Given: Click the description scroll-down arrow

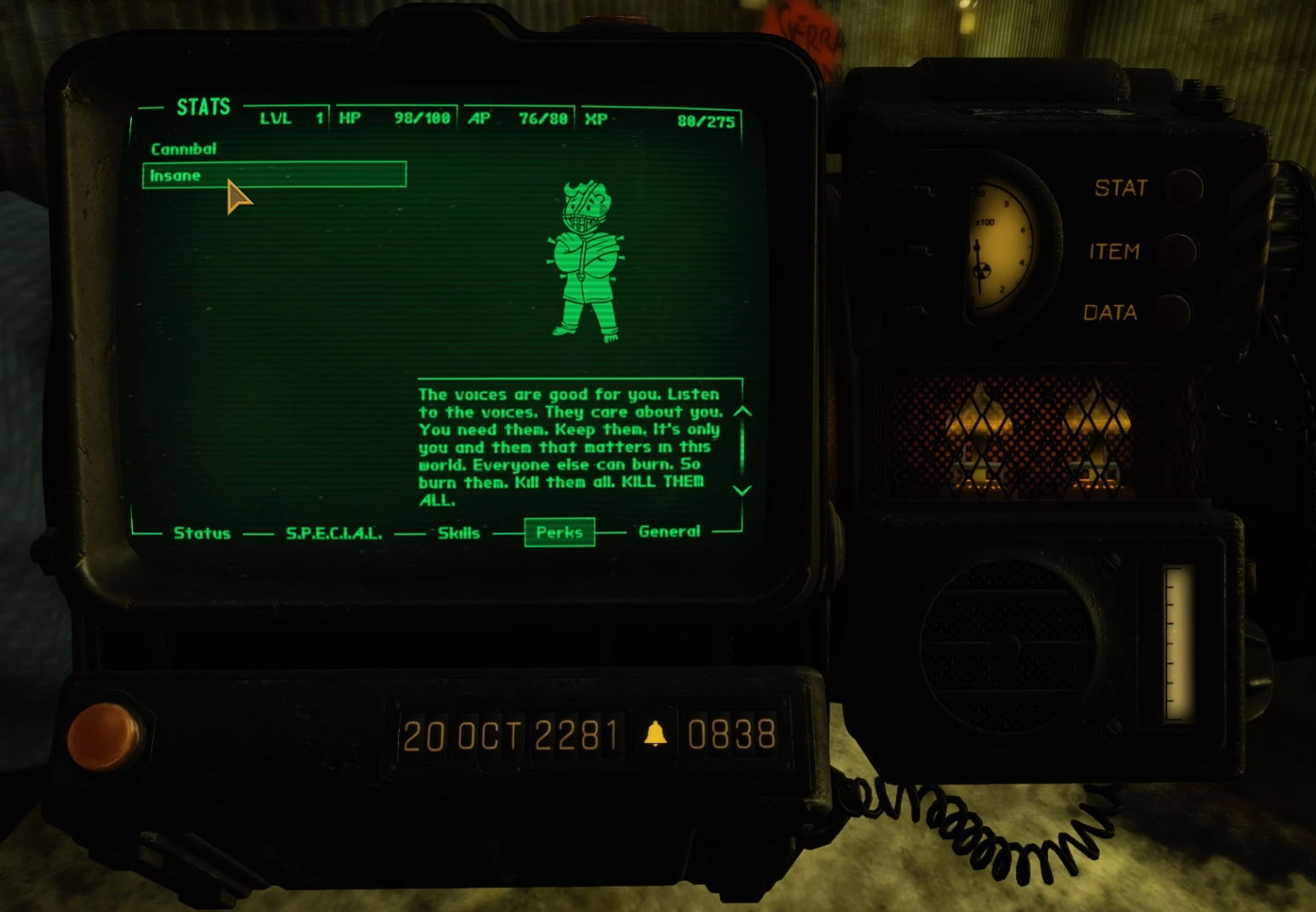Looking at the screenshot, I should coord(742,490).
